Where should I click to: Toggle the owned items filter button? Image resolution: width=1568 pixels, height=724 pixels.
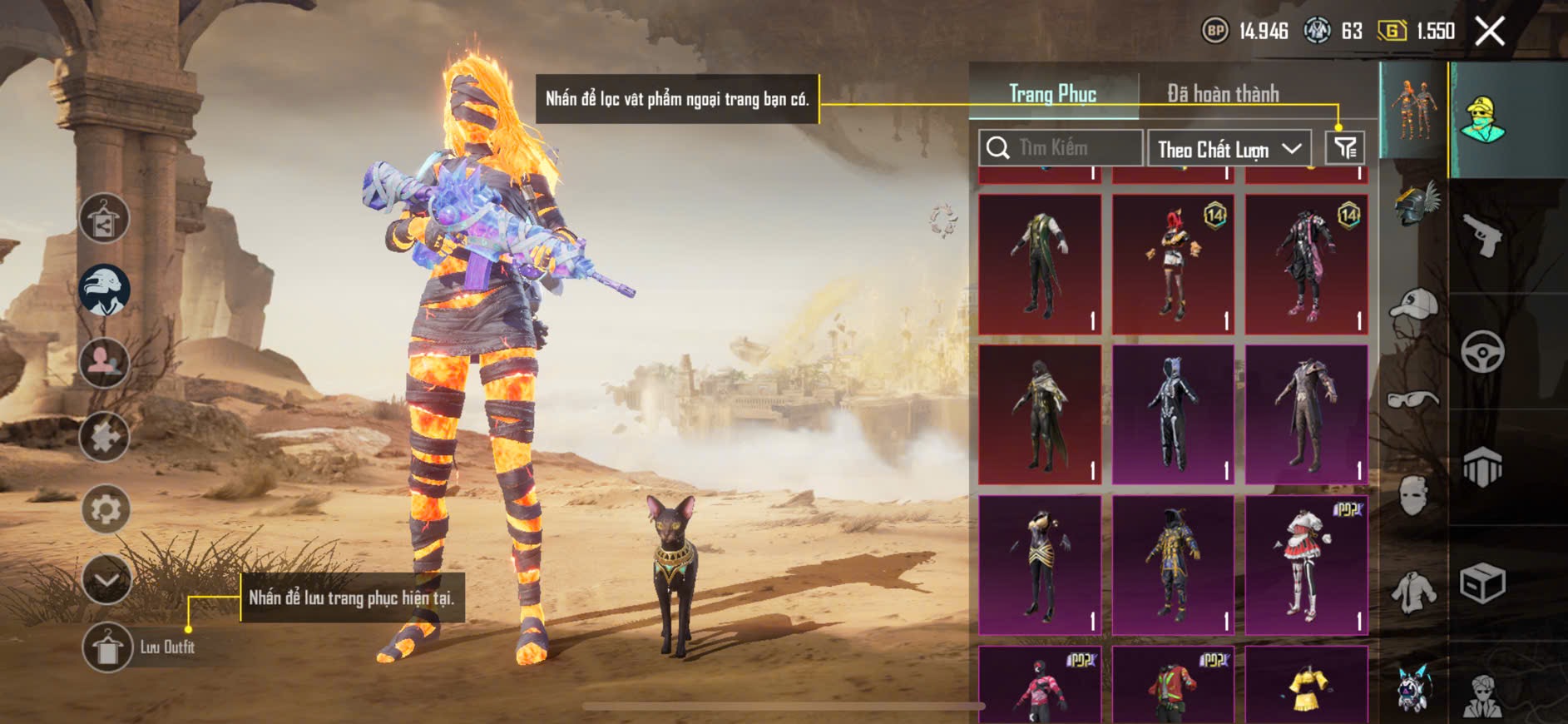[1345, 148]
